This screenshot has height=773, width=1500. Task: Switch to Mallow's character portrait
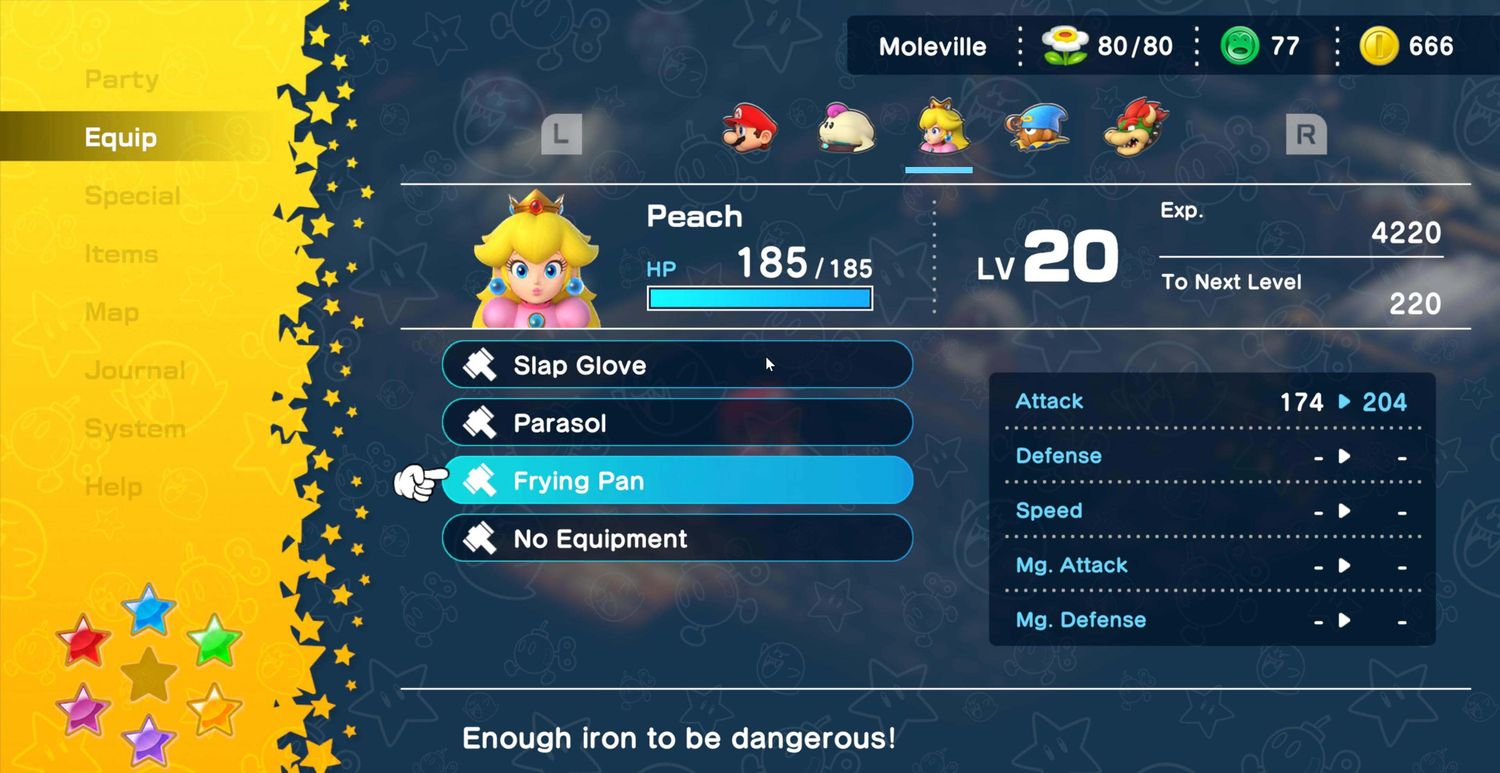tap(846, 129)
